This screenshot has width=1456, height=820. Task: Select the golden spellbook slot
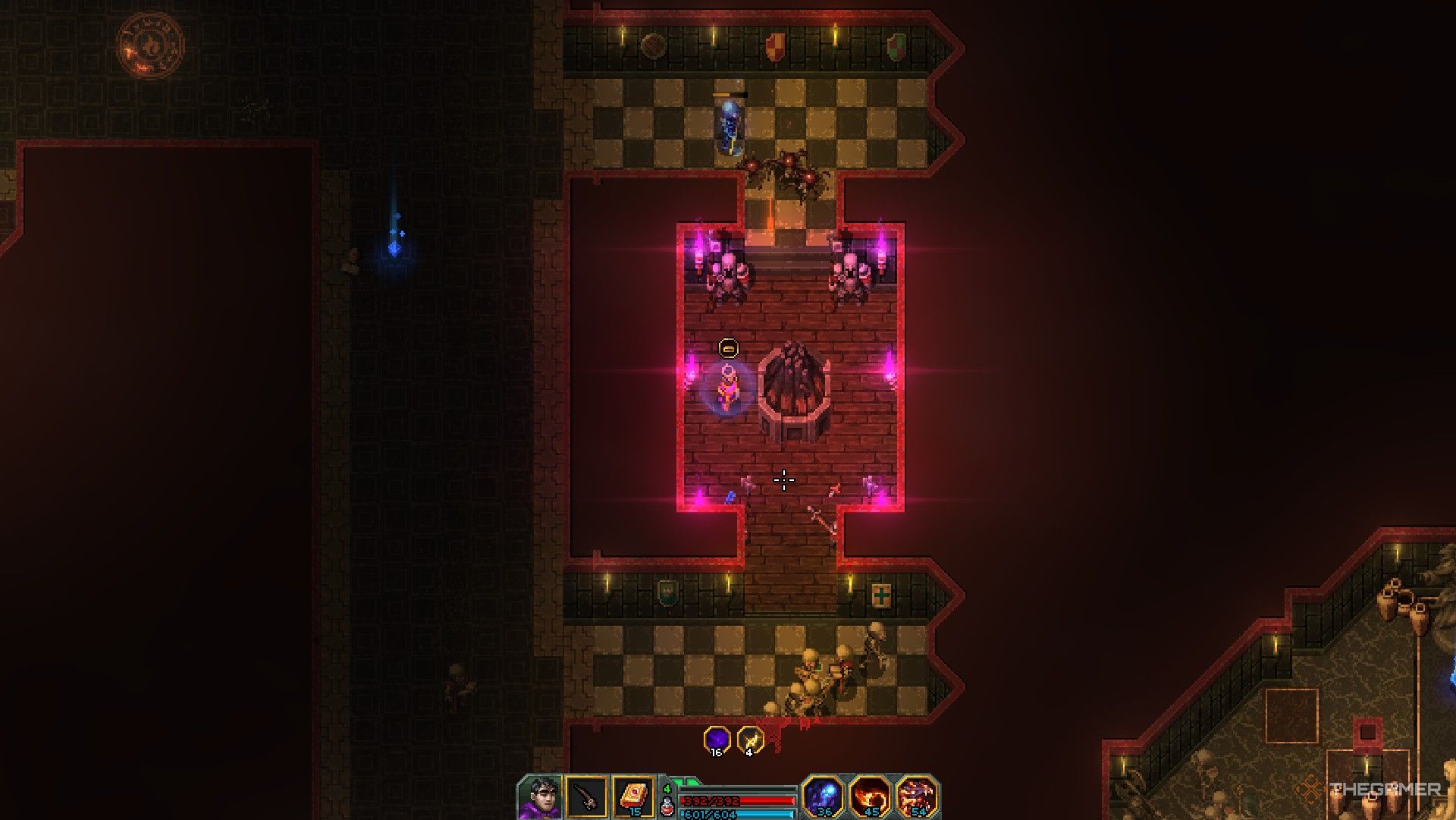click(632, 797)
